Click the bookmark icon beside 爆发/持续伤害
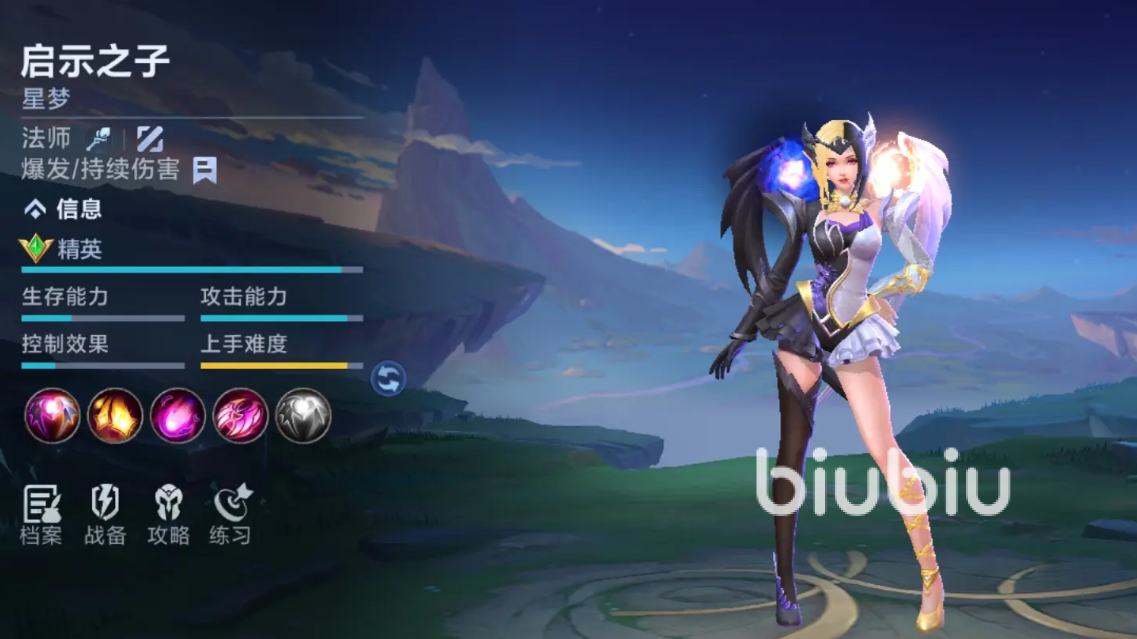 click(205, 170)
